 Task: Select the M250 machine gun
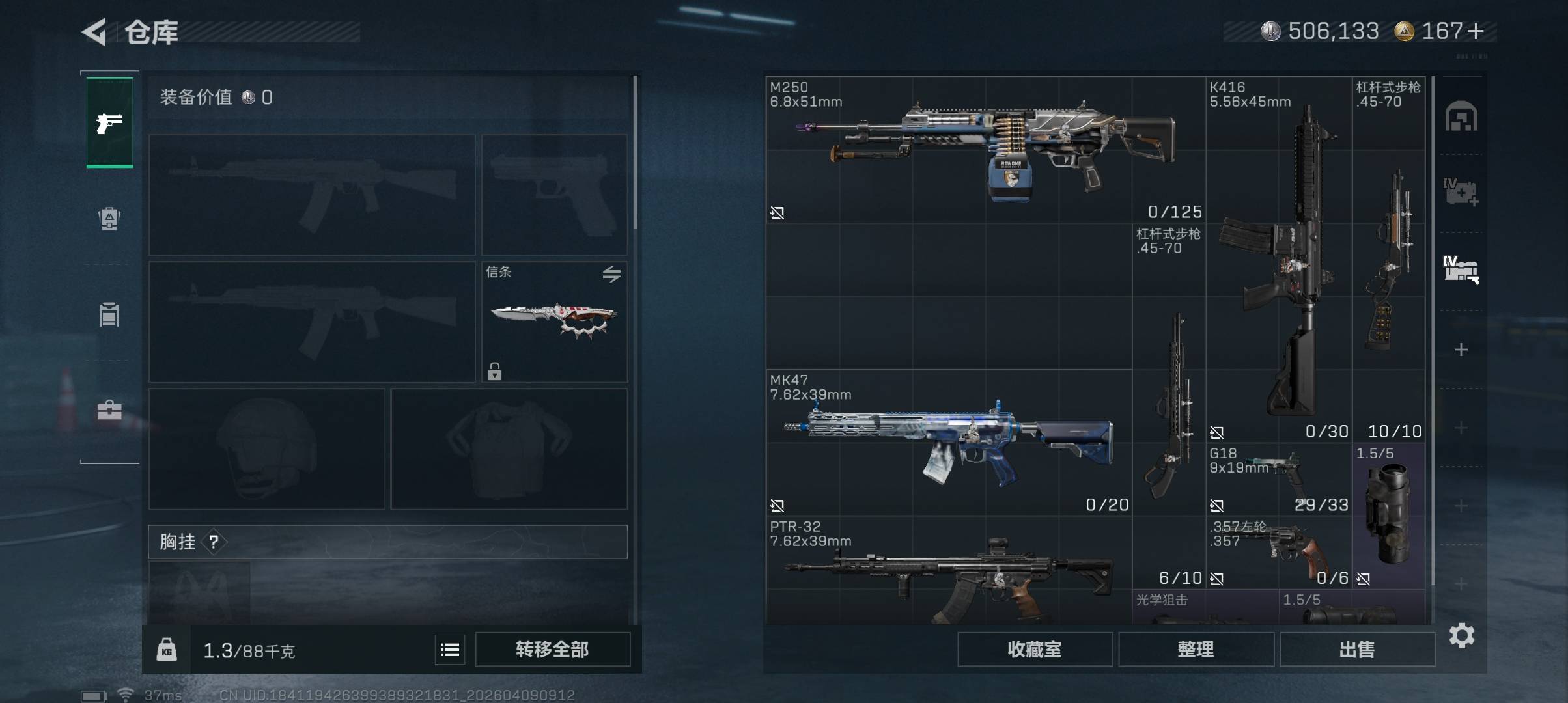pyautogui.click(x=985, y=150)
